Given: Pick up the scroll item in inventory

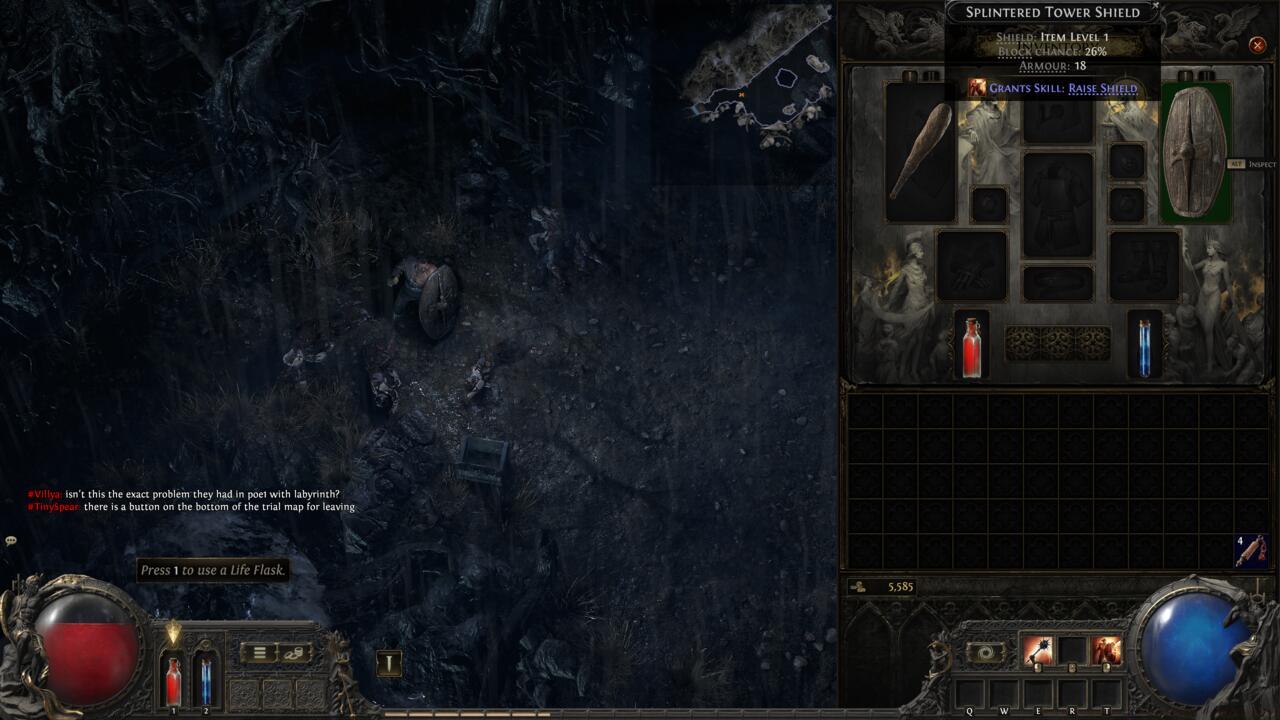Looking at the screenshot, I should point(1250,551).
